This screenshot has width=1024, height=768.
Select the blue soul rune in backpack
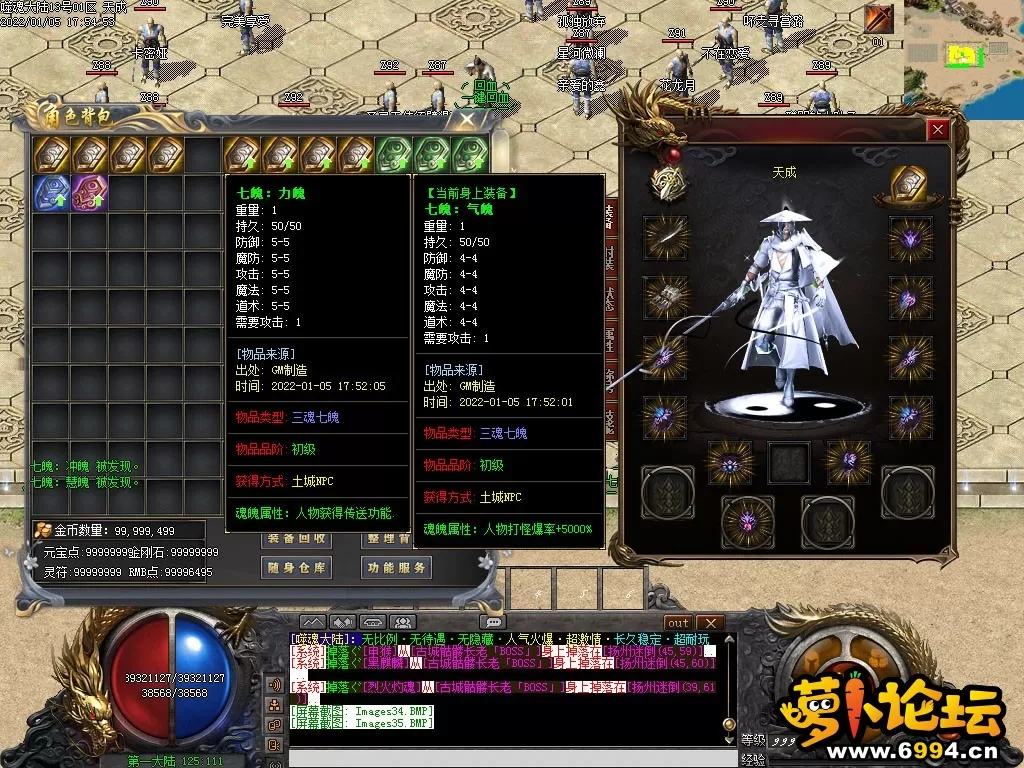(x=51, y=193)
